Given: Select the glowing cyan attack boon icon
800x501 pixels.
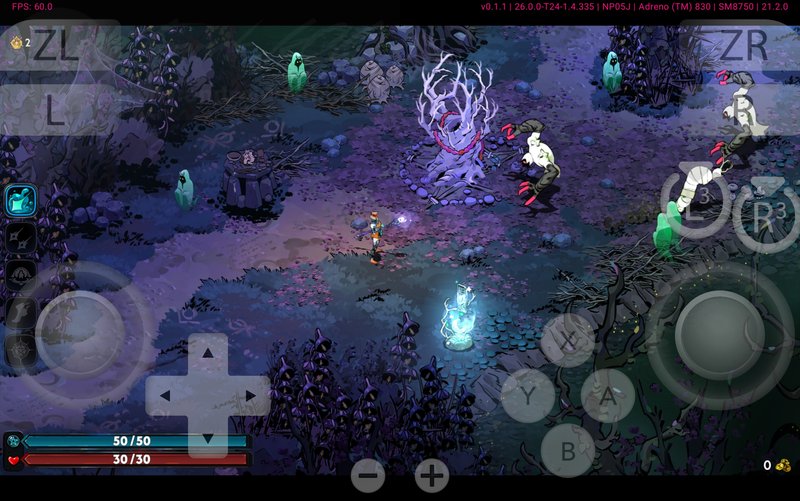Looking at the screenshot, I should [x=21, y=200].
